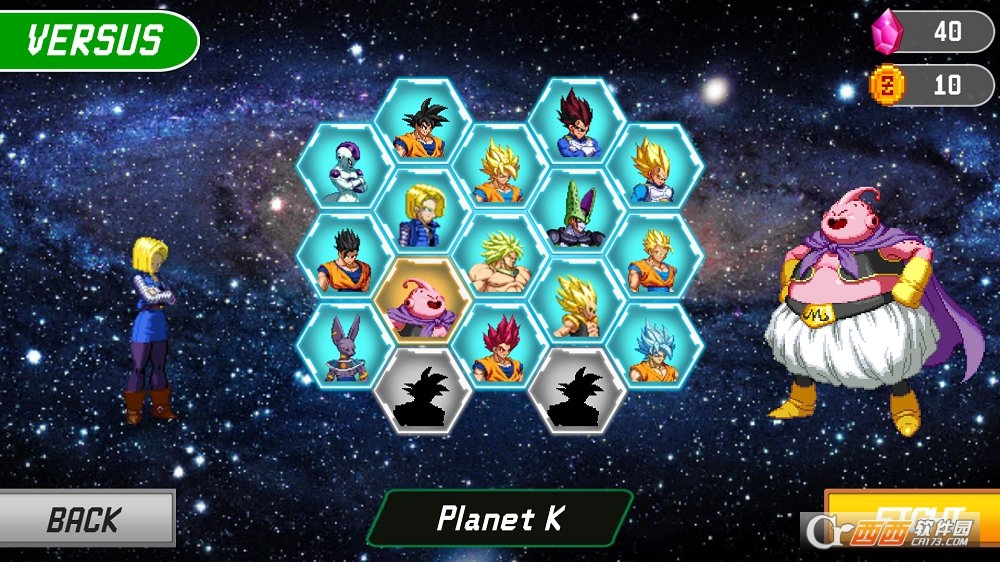Pick the blue-haired Super Saiyan Blue Goku
1000x562 pixels.
pyautogui.click(x=655, y=347)
